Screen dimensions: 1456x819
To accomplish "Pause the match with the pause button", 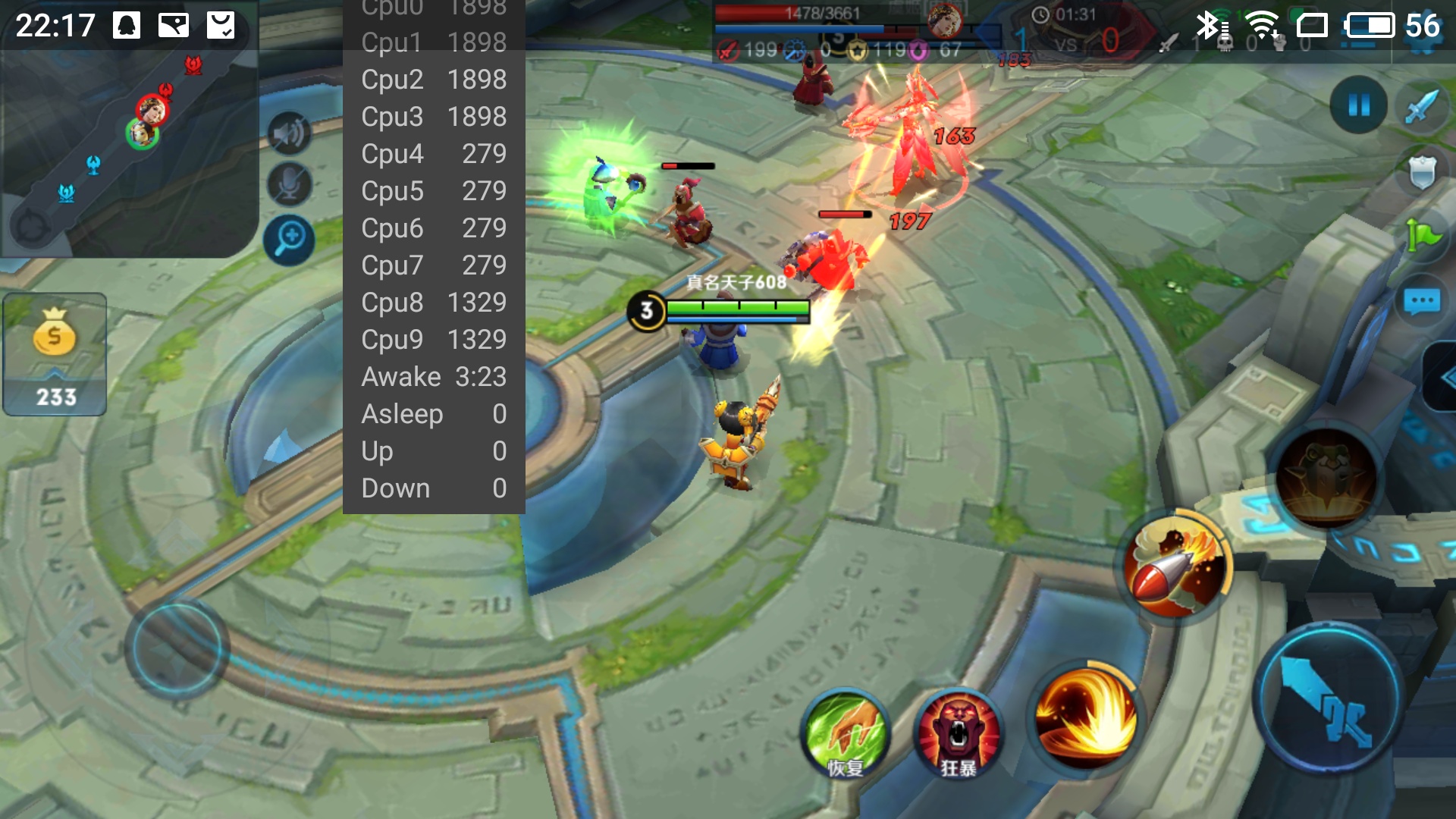I will click(1358, 105).
